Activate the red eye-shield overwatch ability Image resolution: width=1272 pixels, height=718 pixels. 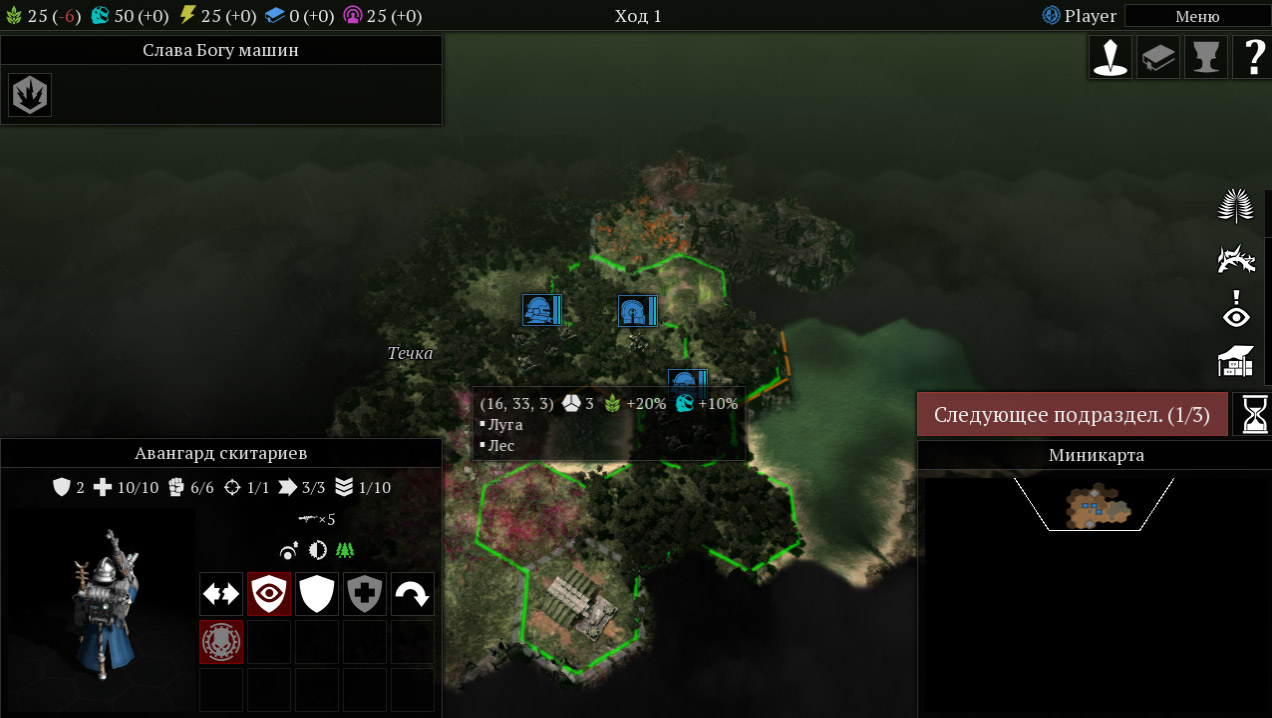click(269, 594)
